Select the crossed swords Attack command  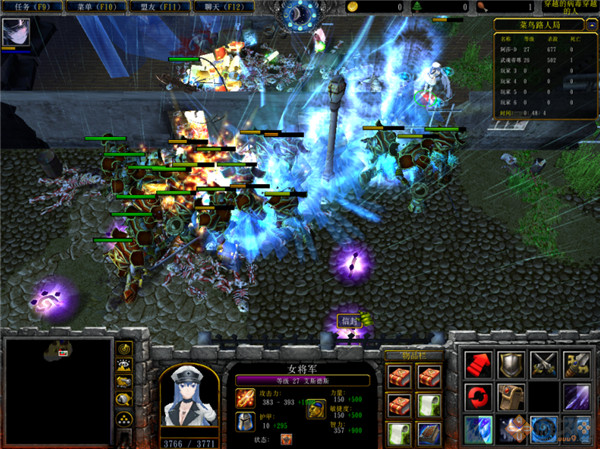544,364
